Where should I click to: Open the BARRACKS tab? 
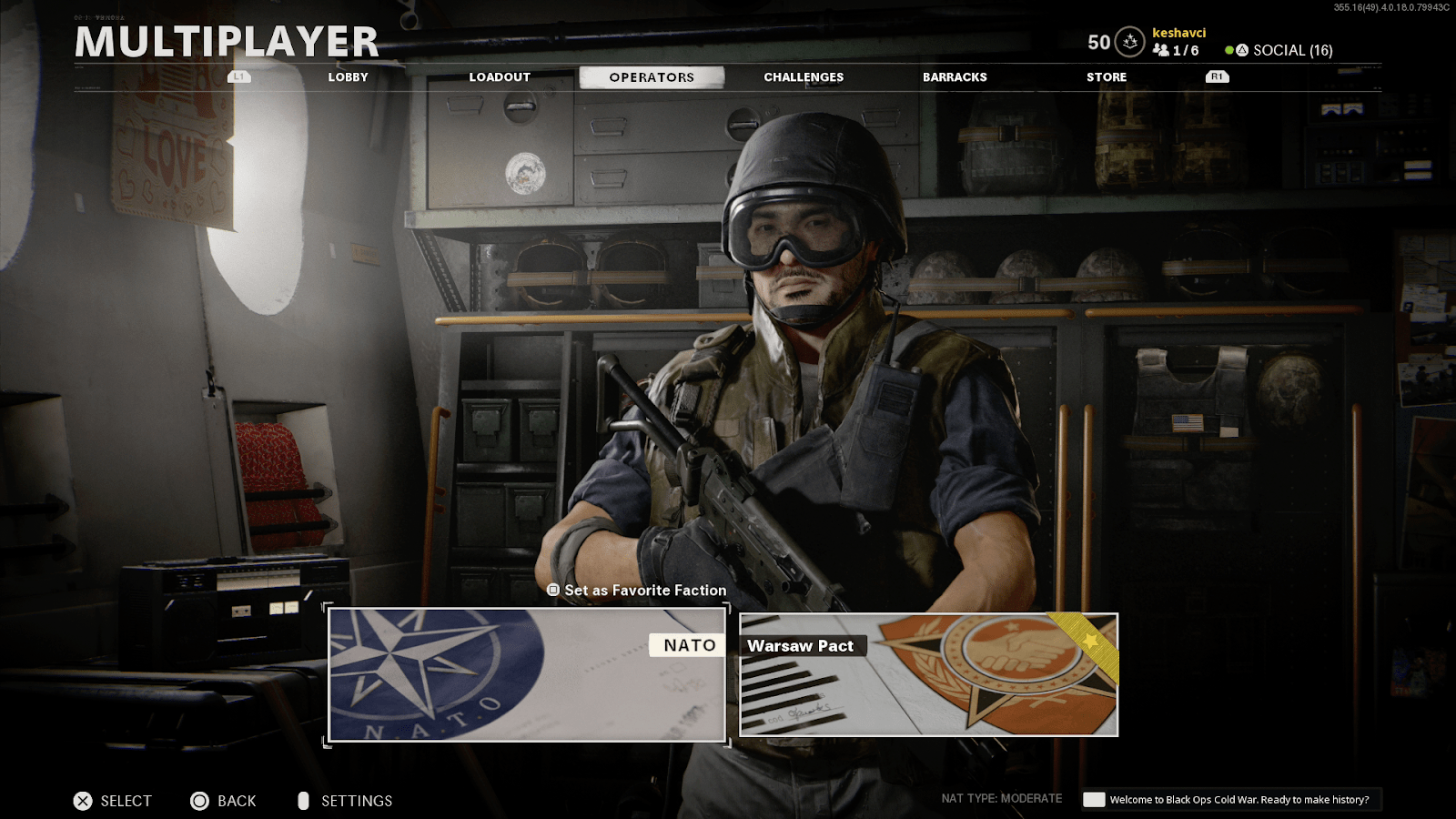(955, 76)
